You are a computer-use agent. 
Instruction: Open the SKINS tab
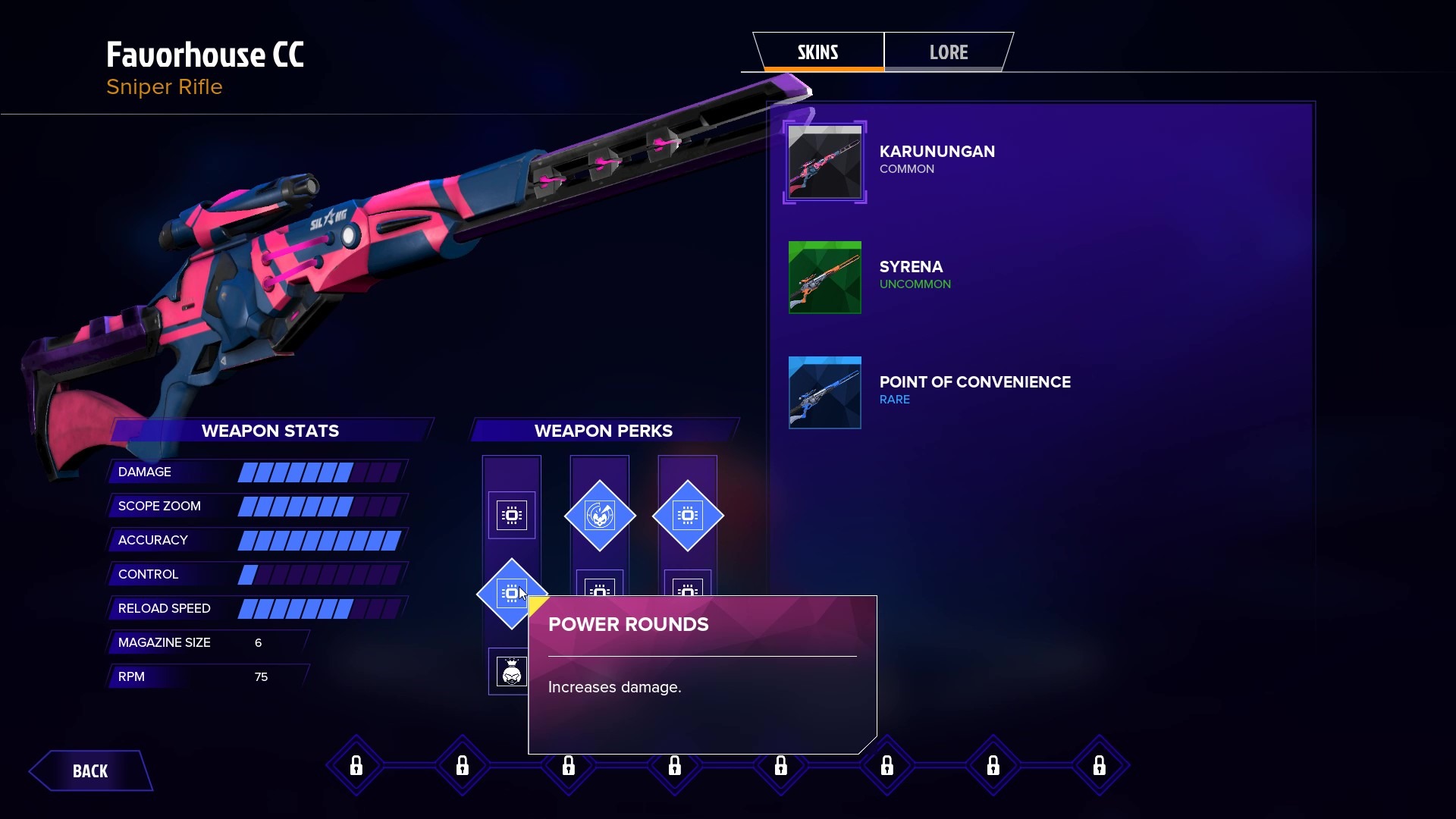[x=817, y=52]
